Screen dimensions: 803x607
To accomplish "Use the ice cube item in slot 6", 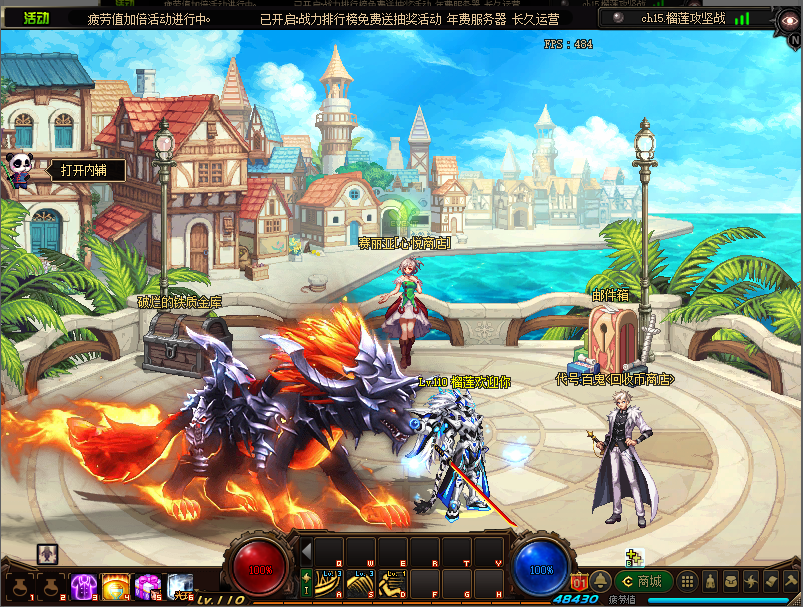I will 181,584.
